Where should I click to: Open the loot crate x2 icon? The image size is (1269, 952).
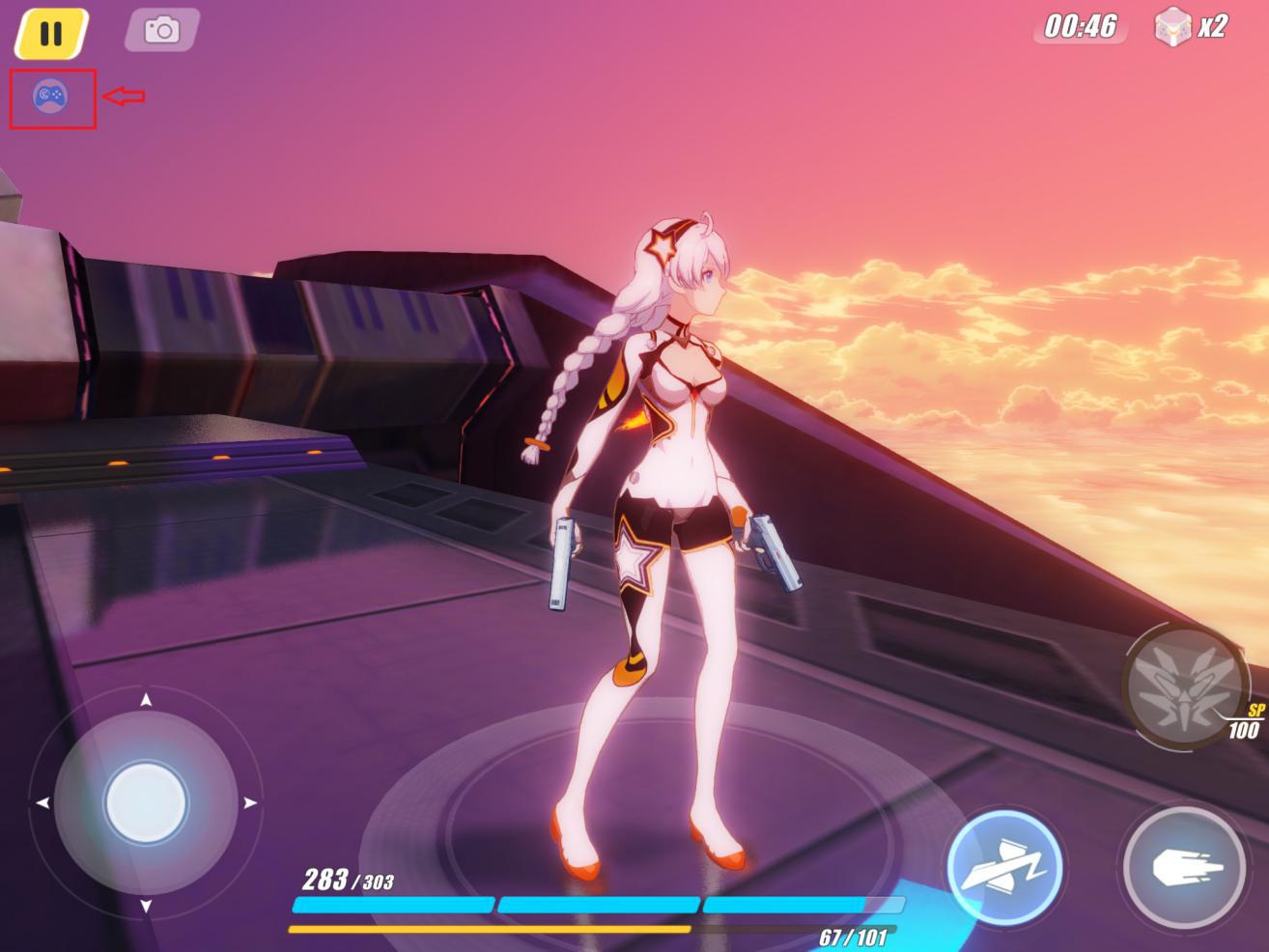click(x=1171, y=27)
